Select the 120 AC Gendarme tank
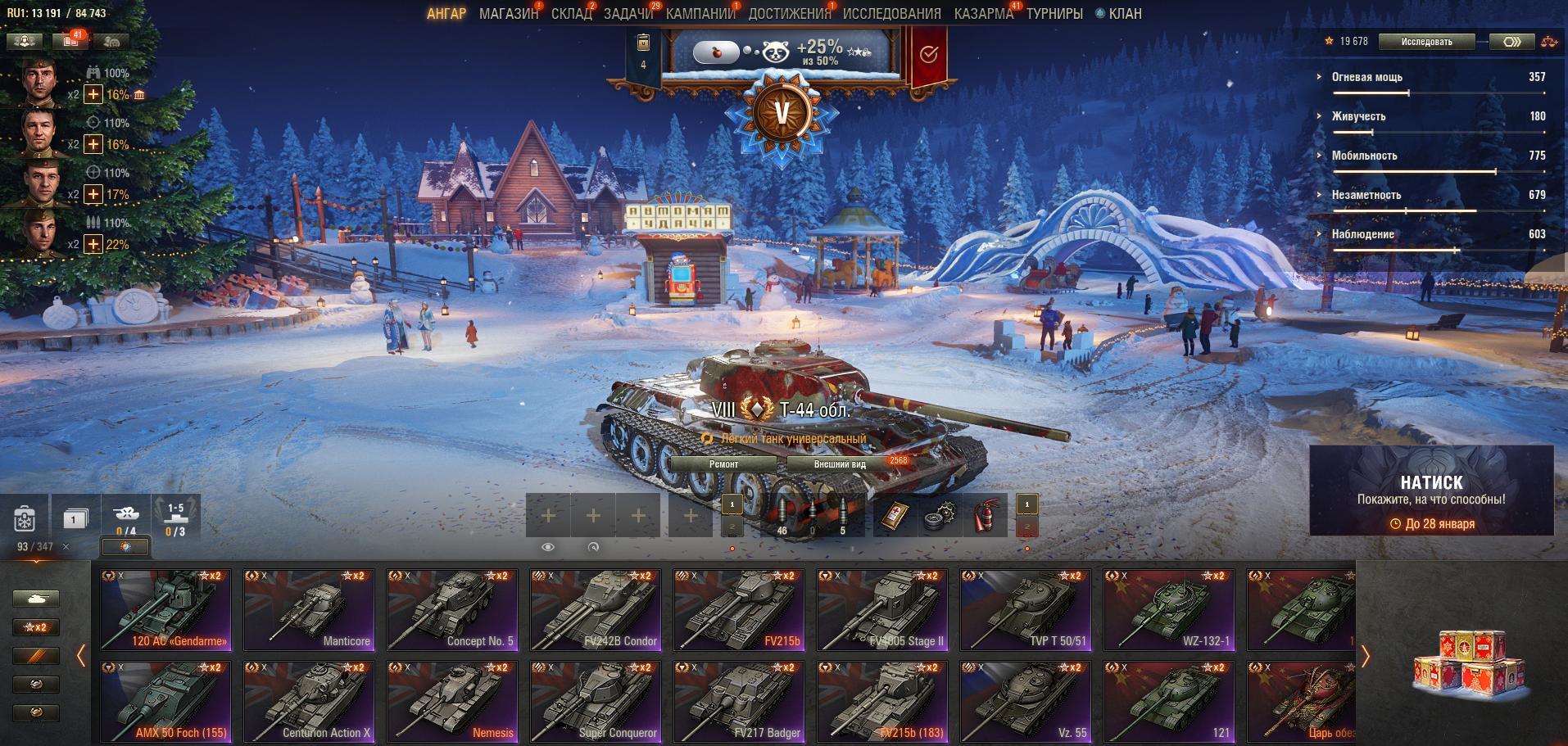The height and width of the screenshot is (746, 1568). click(166, 611)
